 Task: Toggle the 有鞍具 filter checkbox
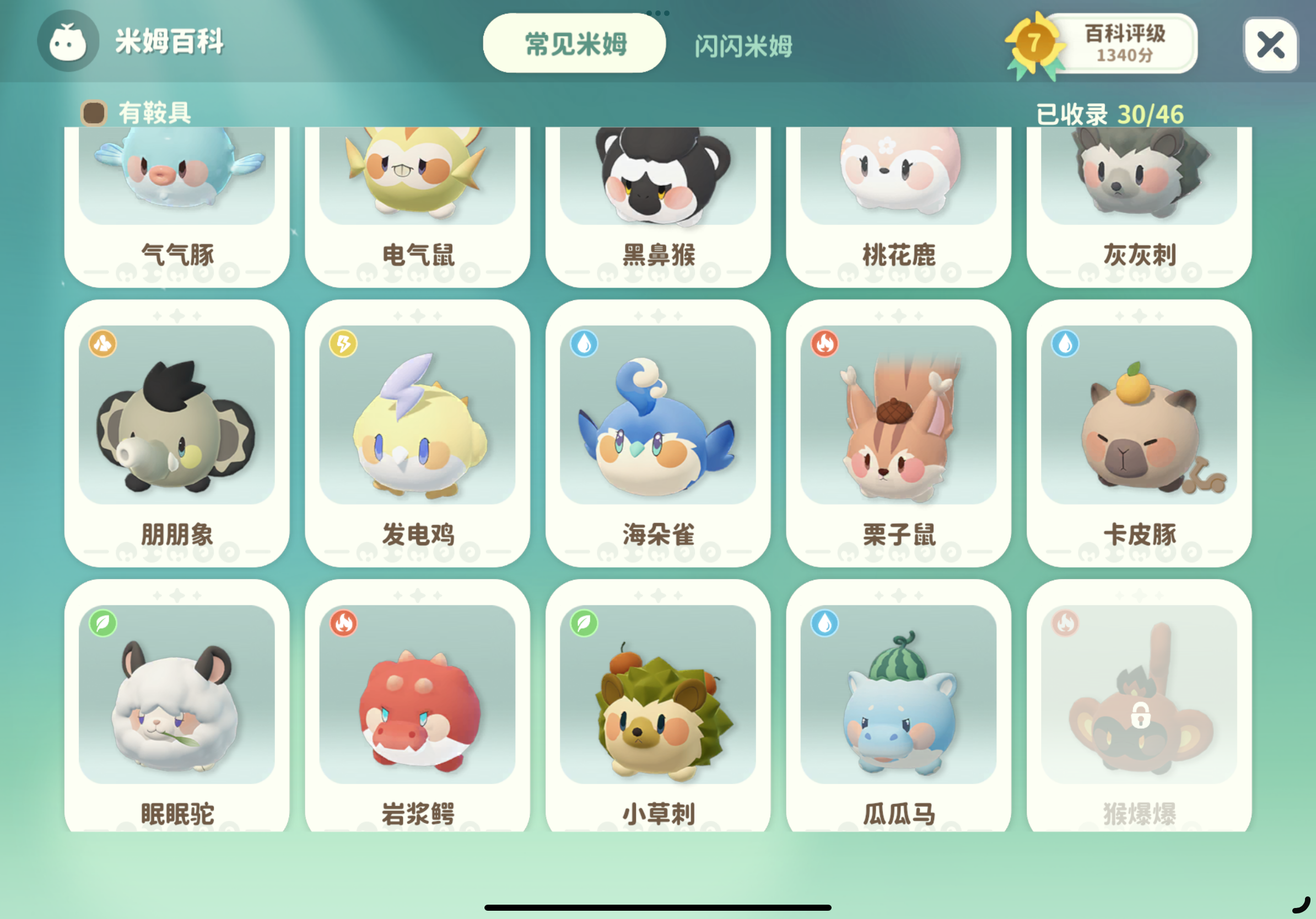pyautogui.click(x=95, y=113)
